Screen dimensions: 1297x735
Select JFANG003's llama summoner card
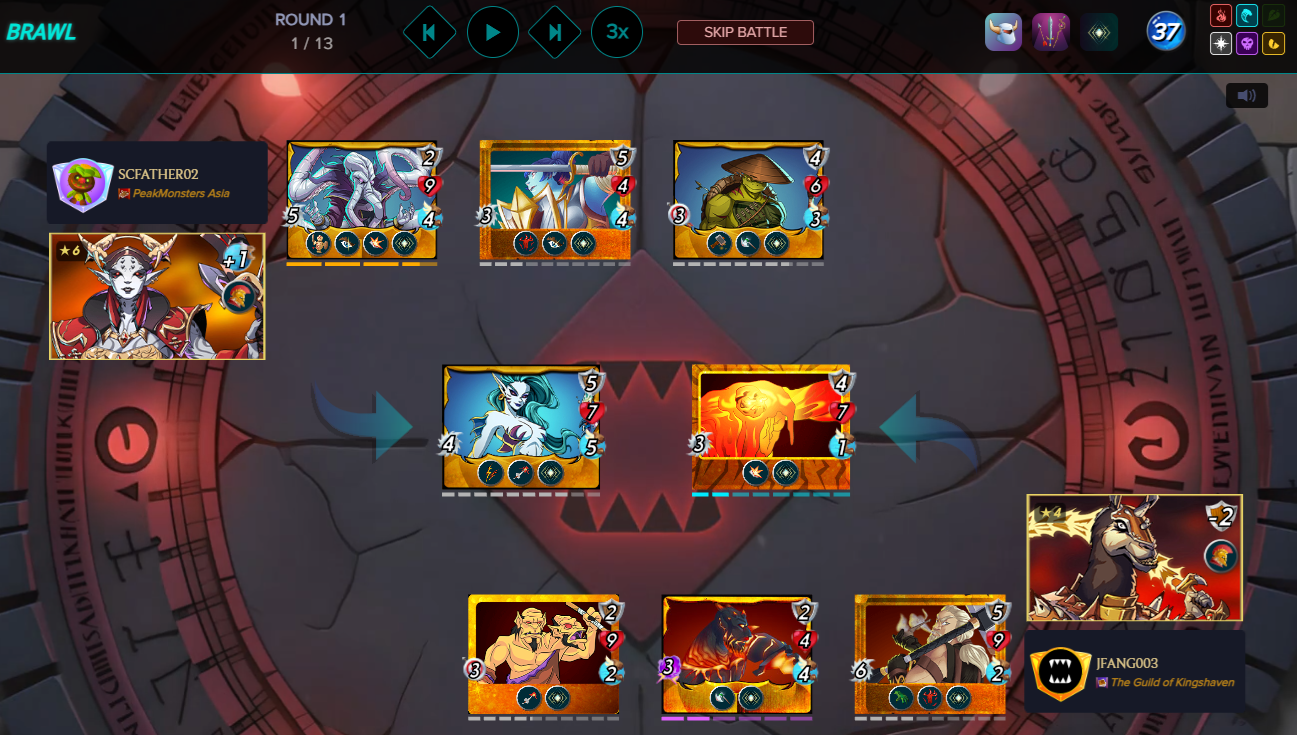click(1134, 557)
